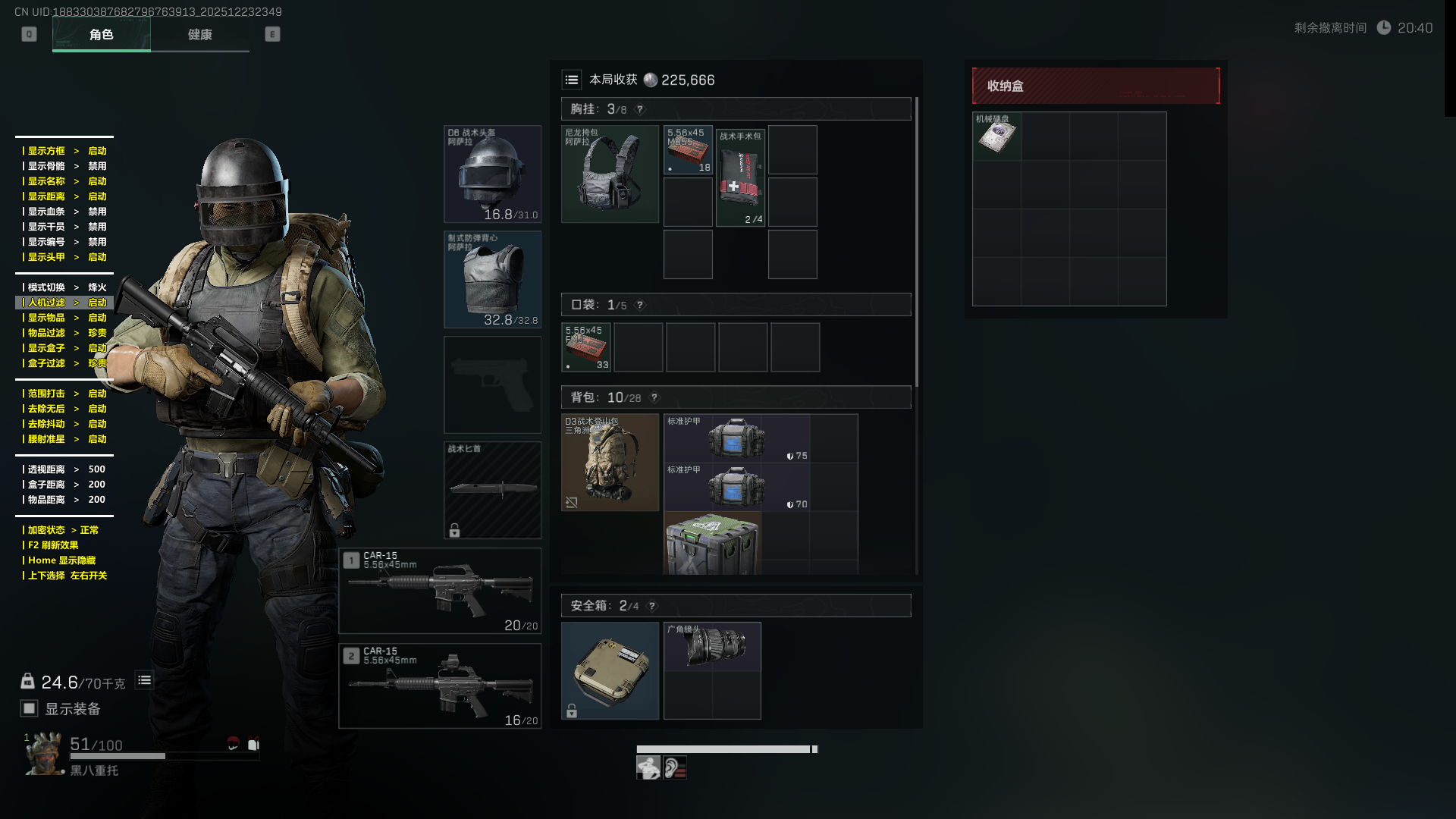This screenshot has height=819, width=1456.
Task: Select the 广角镜头 wide-angle lens item
Action: [x=712, y=647]
